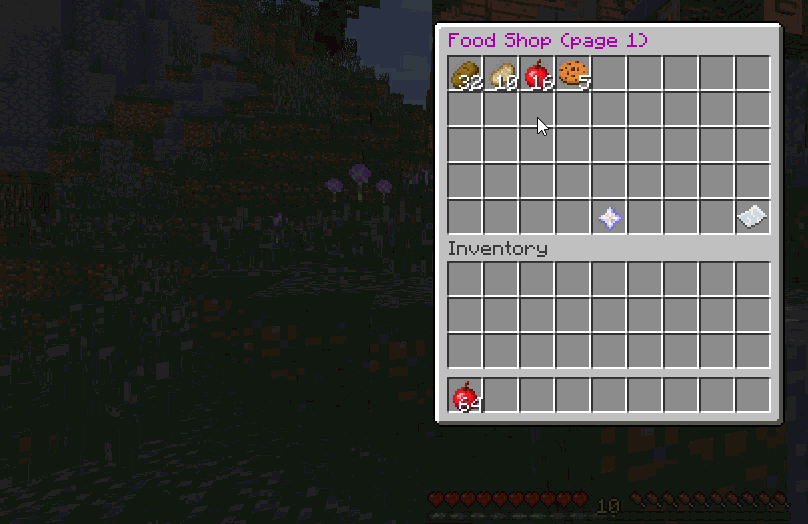Viewport: 808px width, 524px height.
Task: Pick up the 64 apples in hotbar
Action: tap(465, 396)
